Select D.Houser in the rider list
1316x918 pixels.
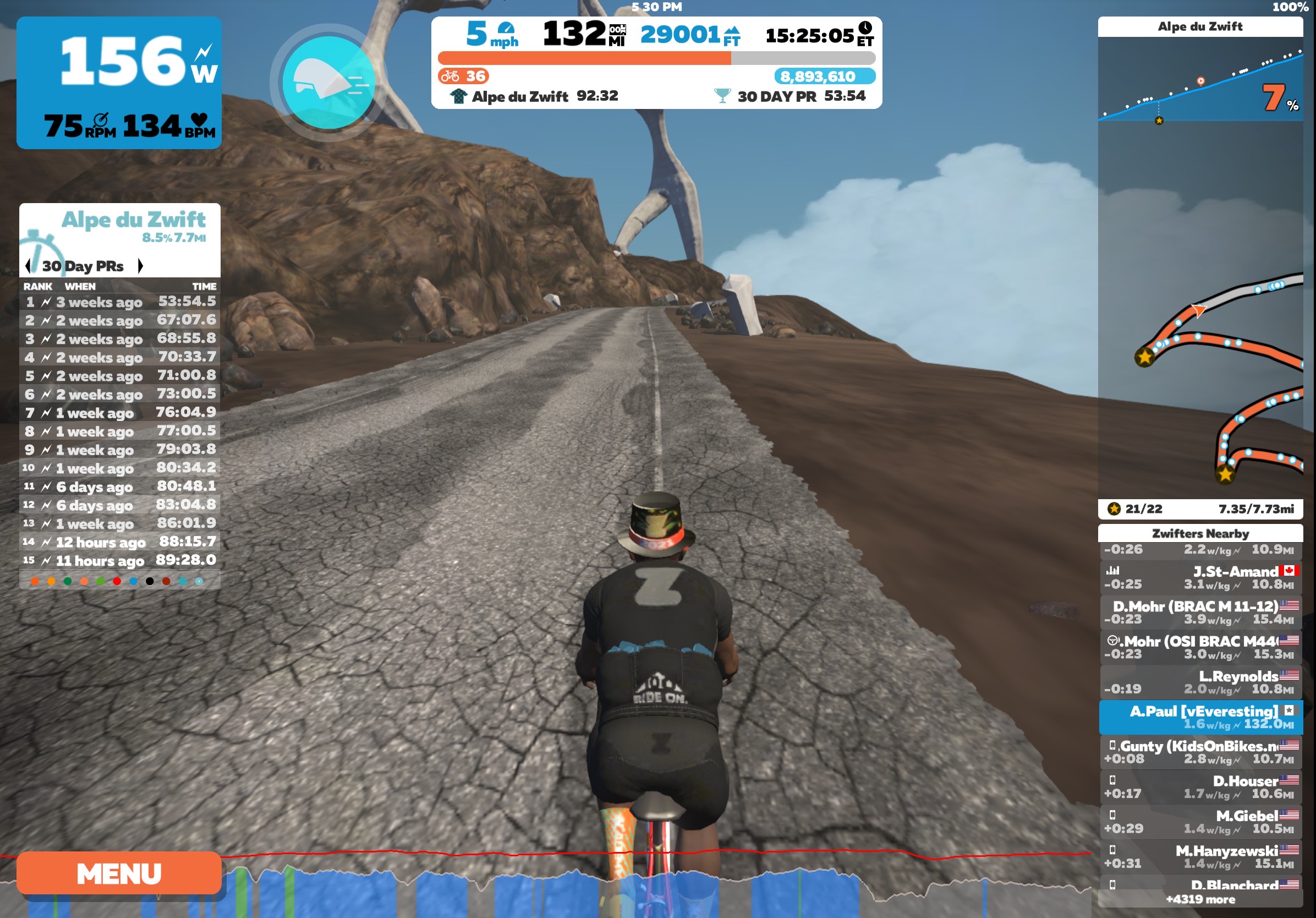(1200, 787)
